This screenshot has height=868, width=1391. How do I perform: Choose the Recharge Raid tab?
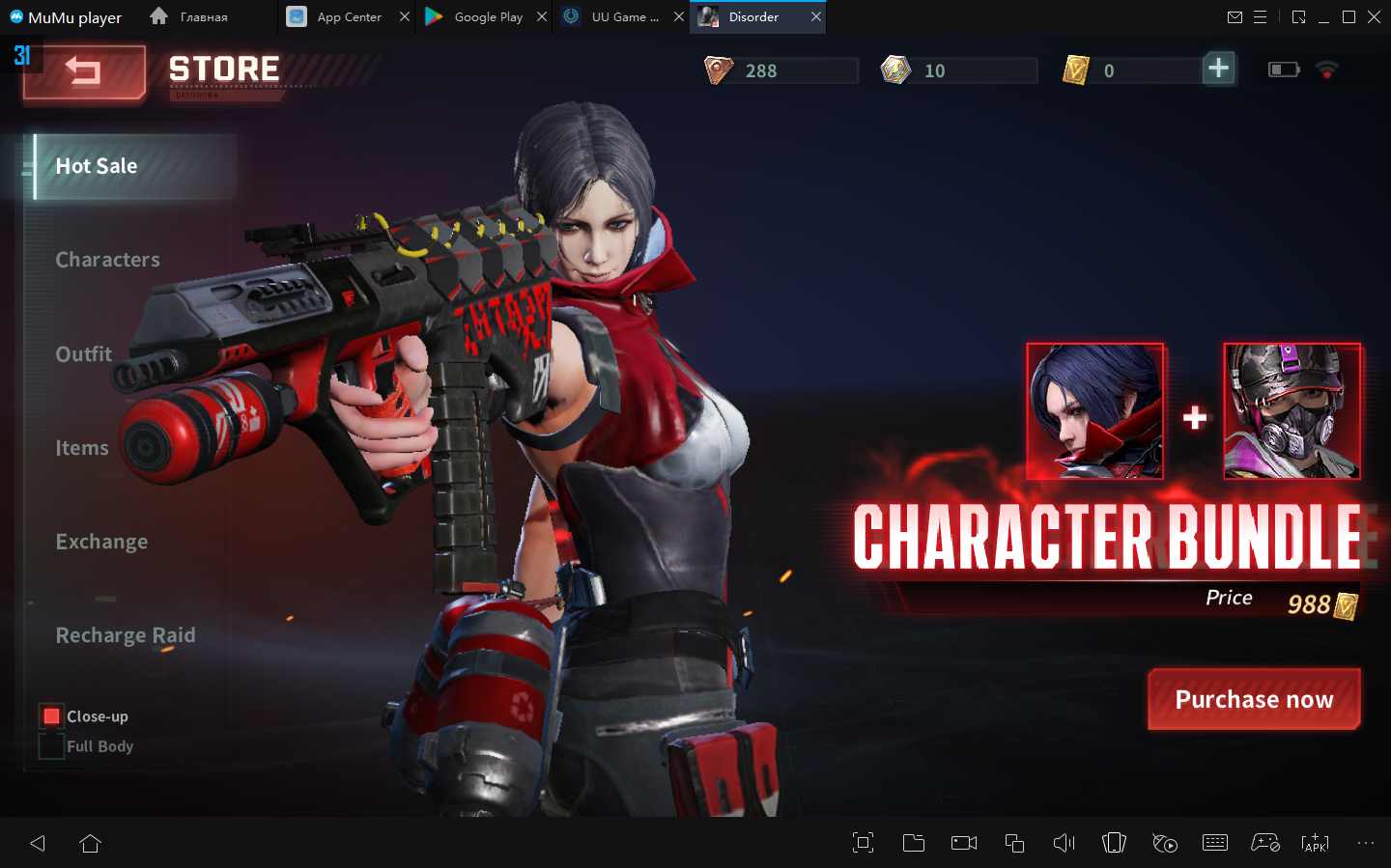(126, 635)
